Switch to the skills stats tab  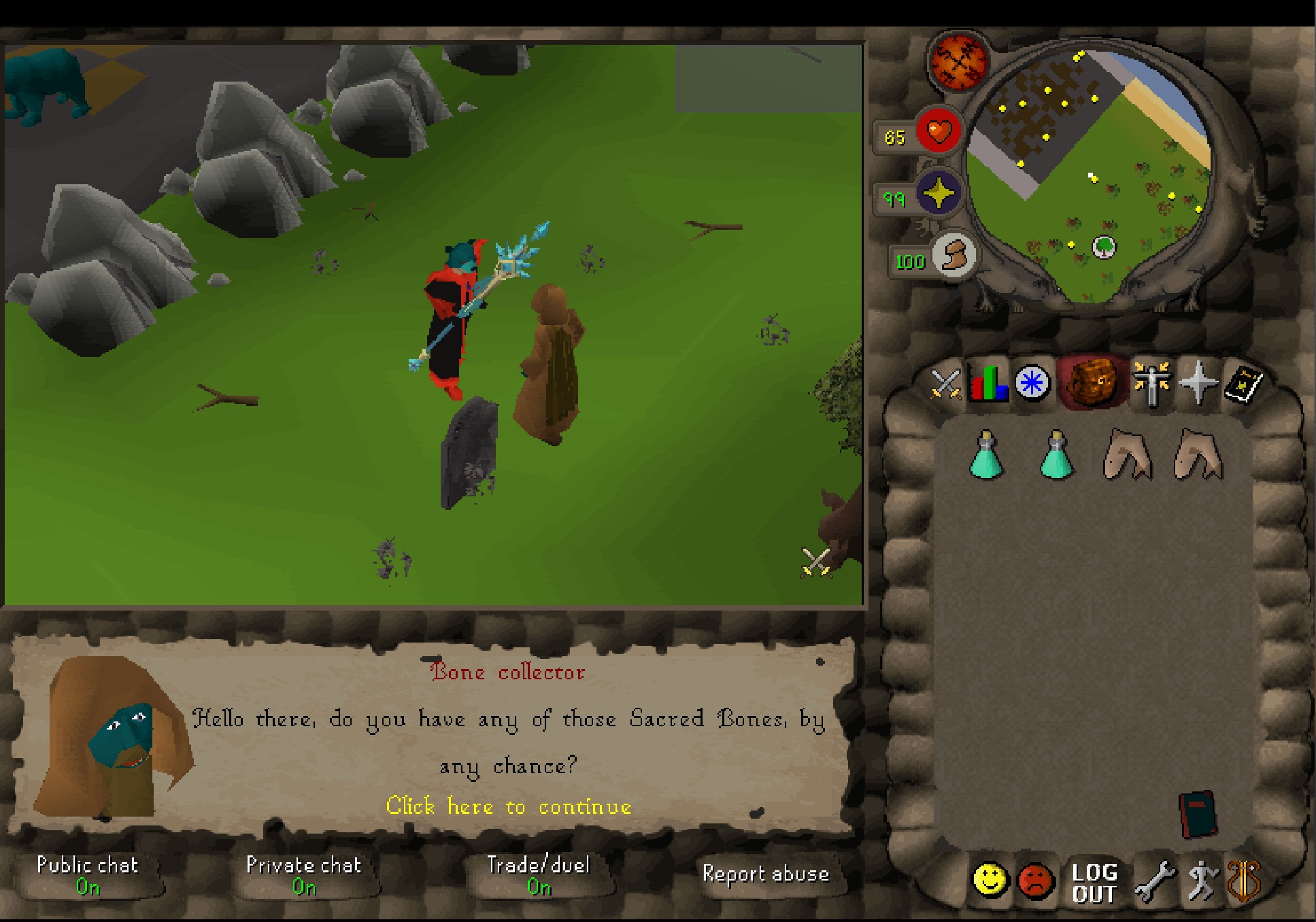pos(988,383)
